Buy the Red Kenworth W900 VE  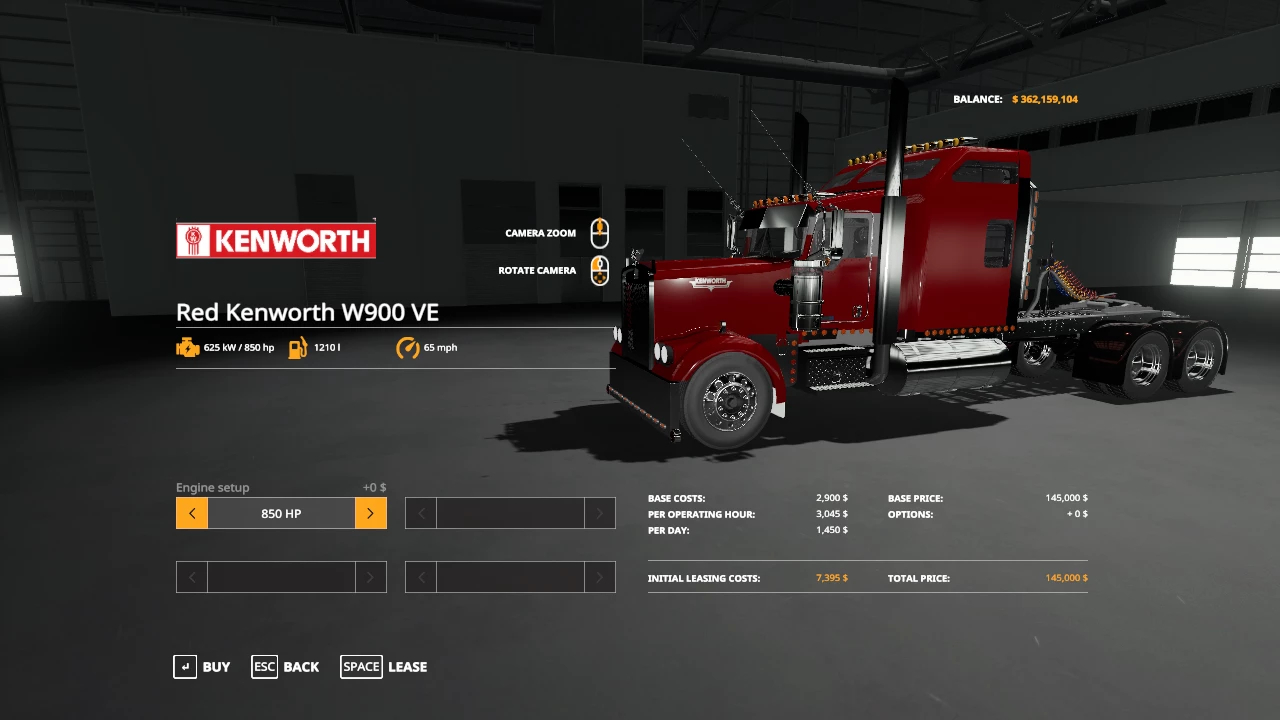202,667
